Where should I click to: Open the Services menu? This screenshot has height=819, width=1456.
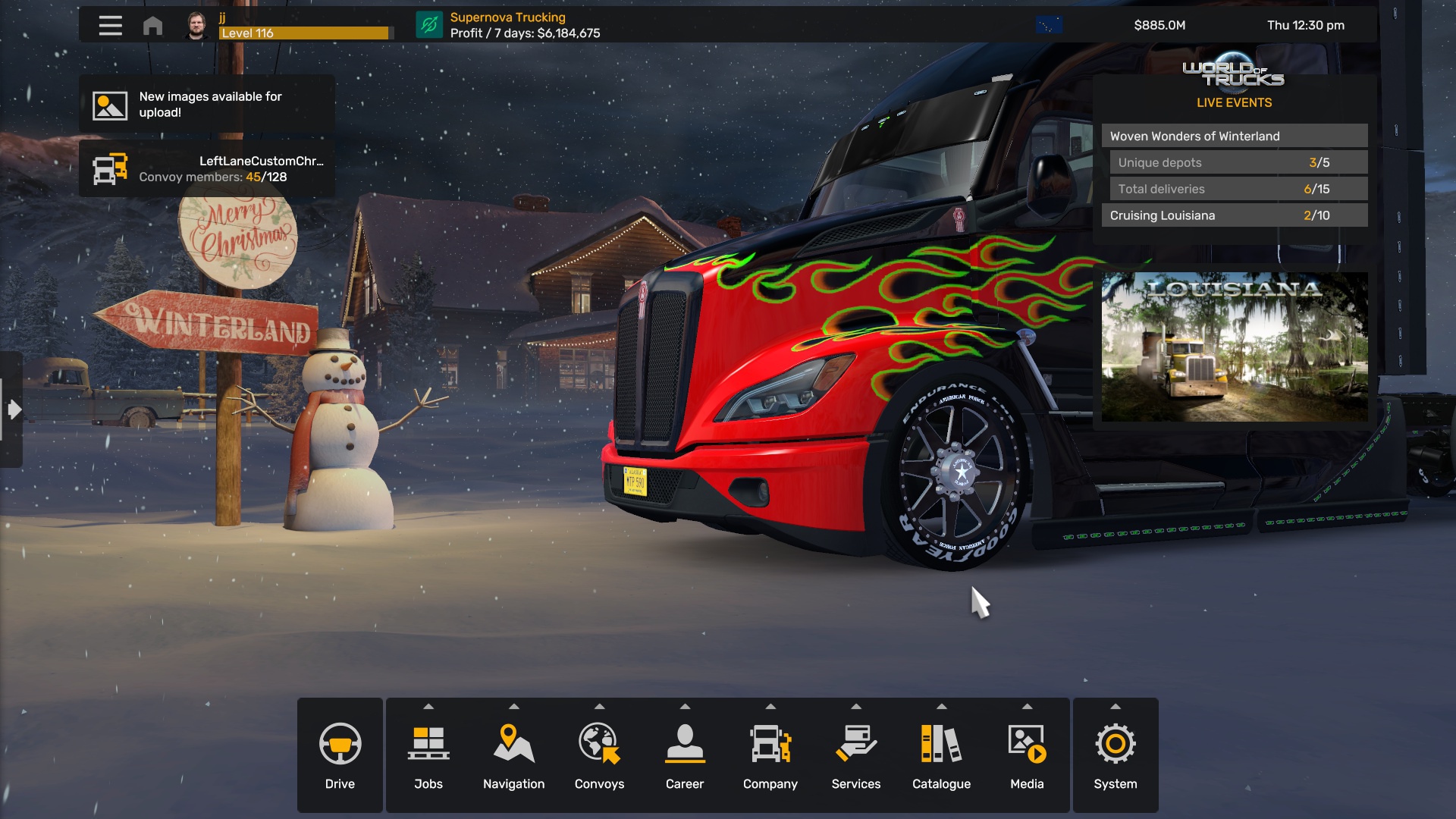(855, 755)
